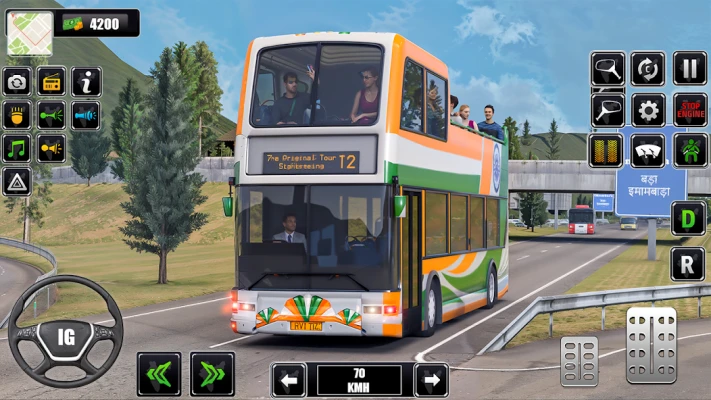The width and height of the screenshot is (711, 400).
Task: Pause the game
Action: point(689,69)
